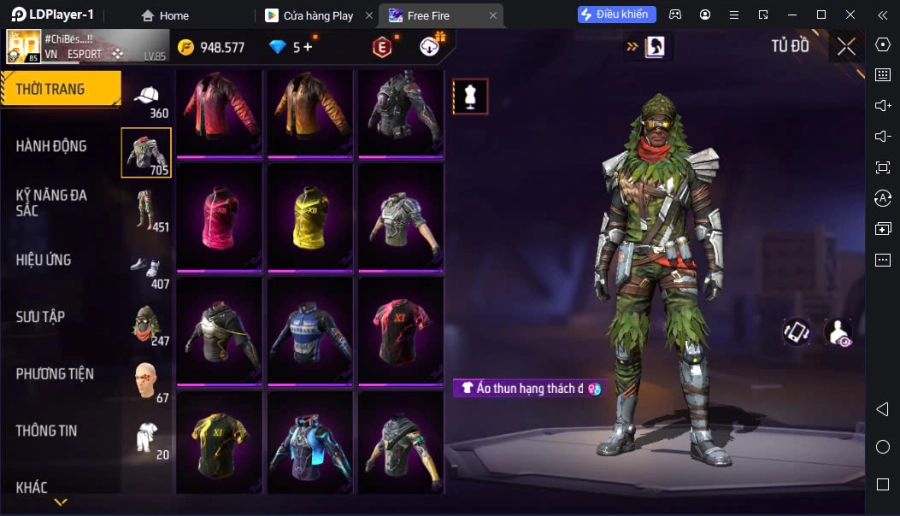Switch to KỸ NĂNG ĐA SẮC tab
Image resolution: width=900 pixels, height=516 pixels.
click(x=51, y=202)
